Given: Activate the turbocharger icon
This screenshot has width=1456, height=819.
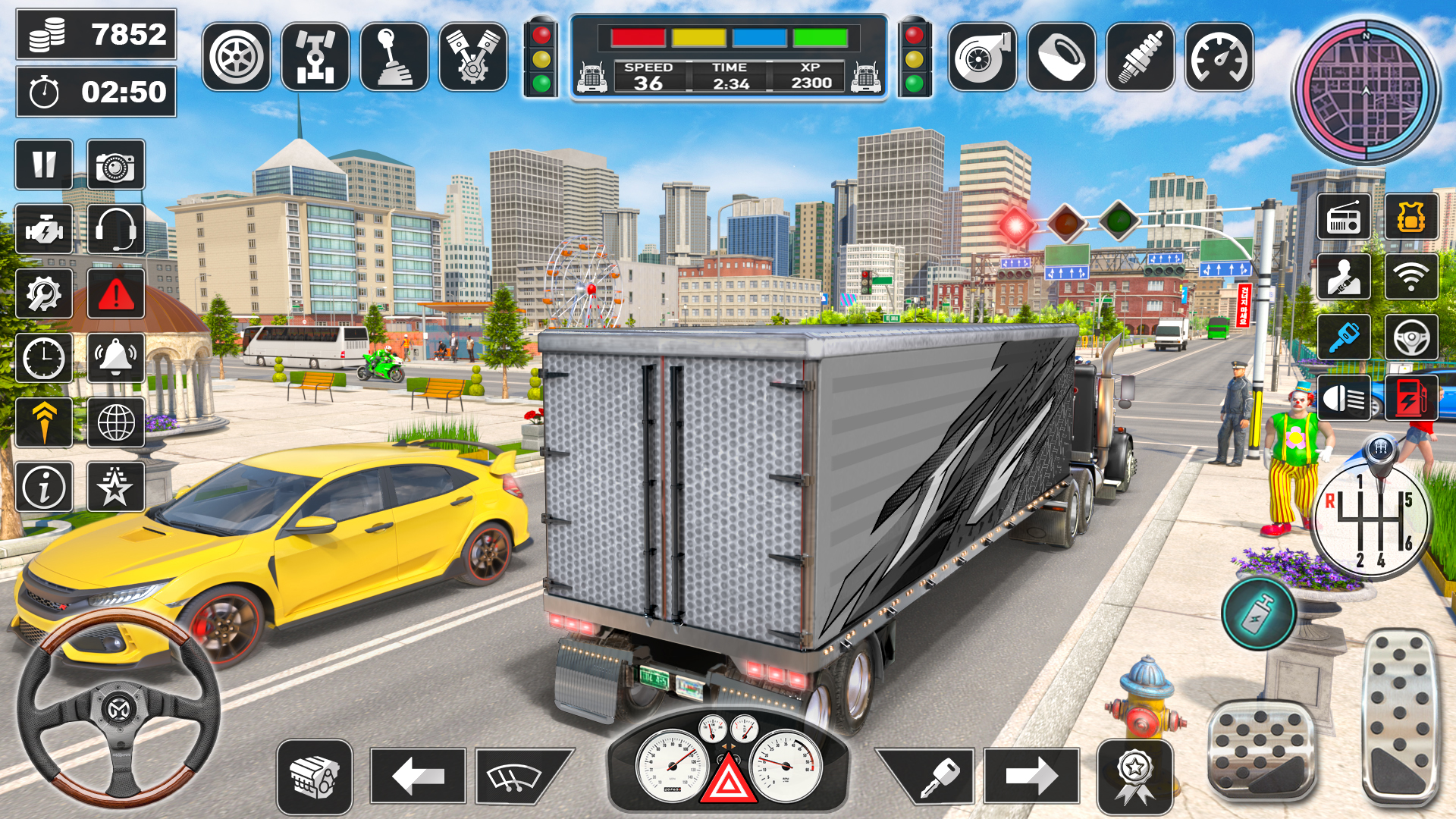Looking at the screenshot, I should point(982,57).
